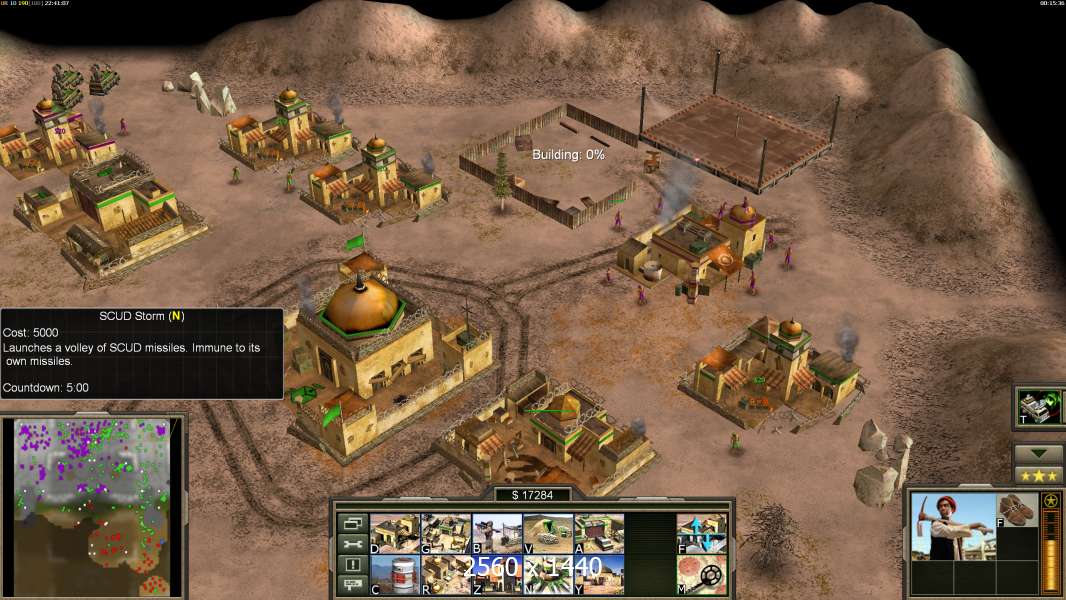The image size is (1066, 600).
Task: Click the green down-arrow button
Action: pos(1038,453)
